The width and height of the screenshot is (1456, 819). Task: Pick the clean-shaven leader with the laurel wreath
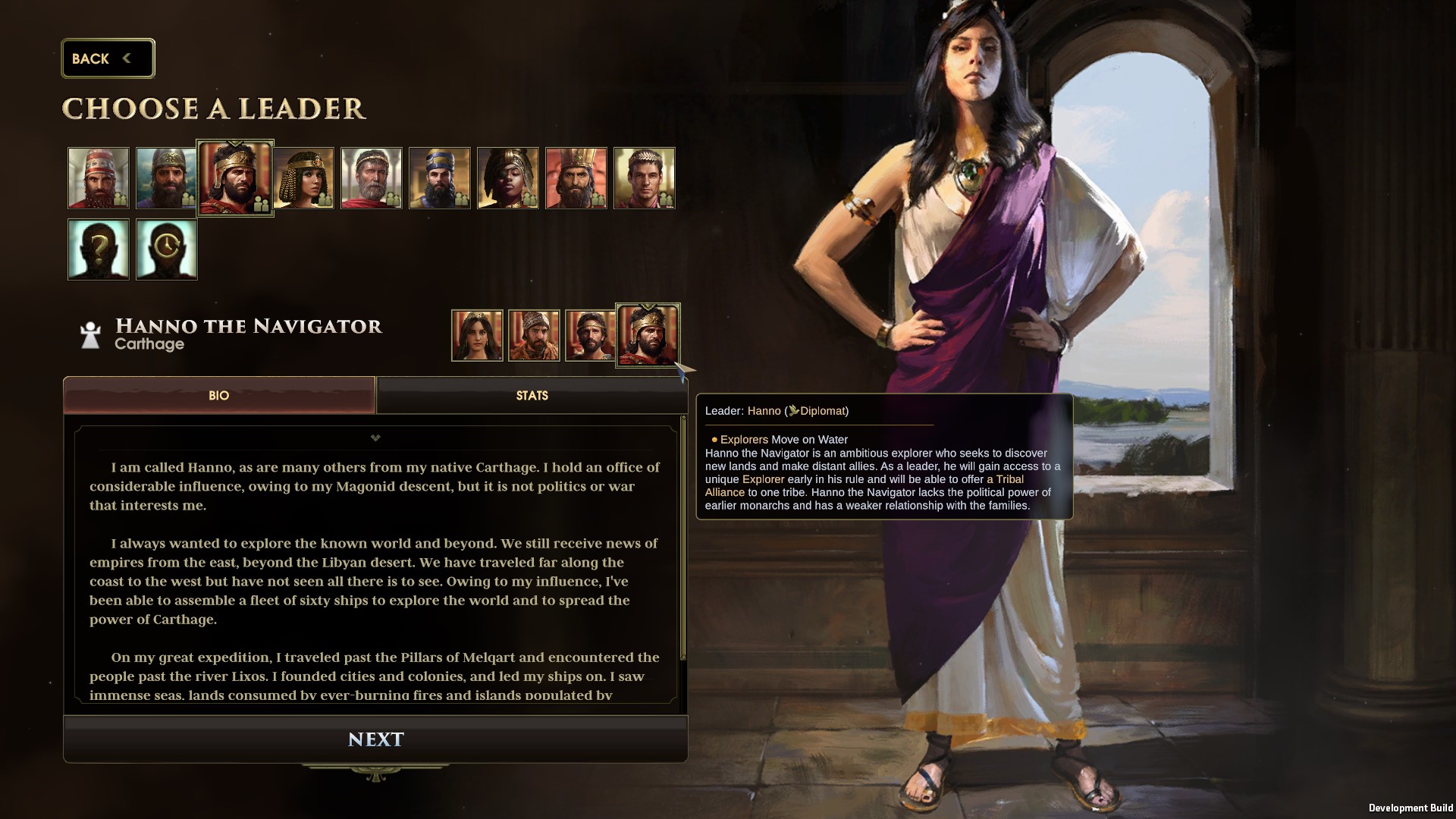(x=645, y=178)
